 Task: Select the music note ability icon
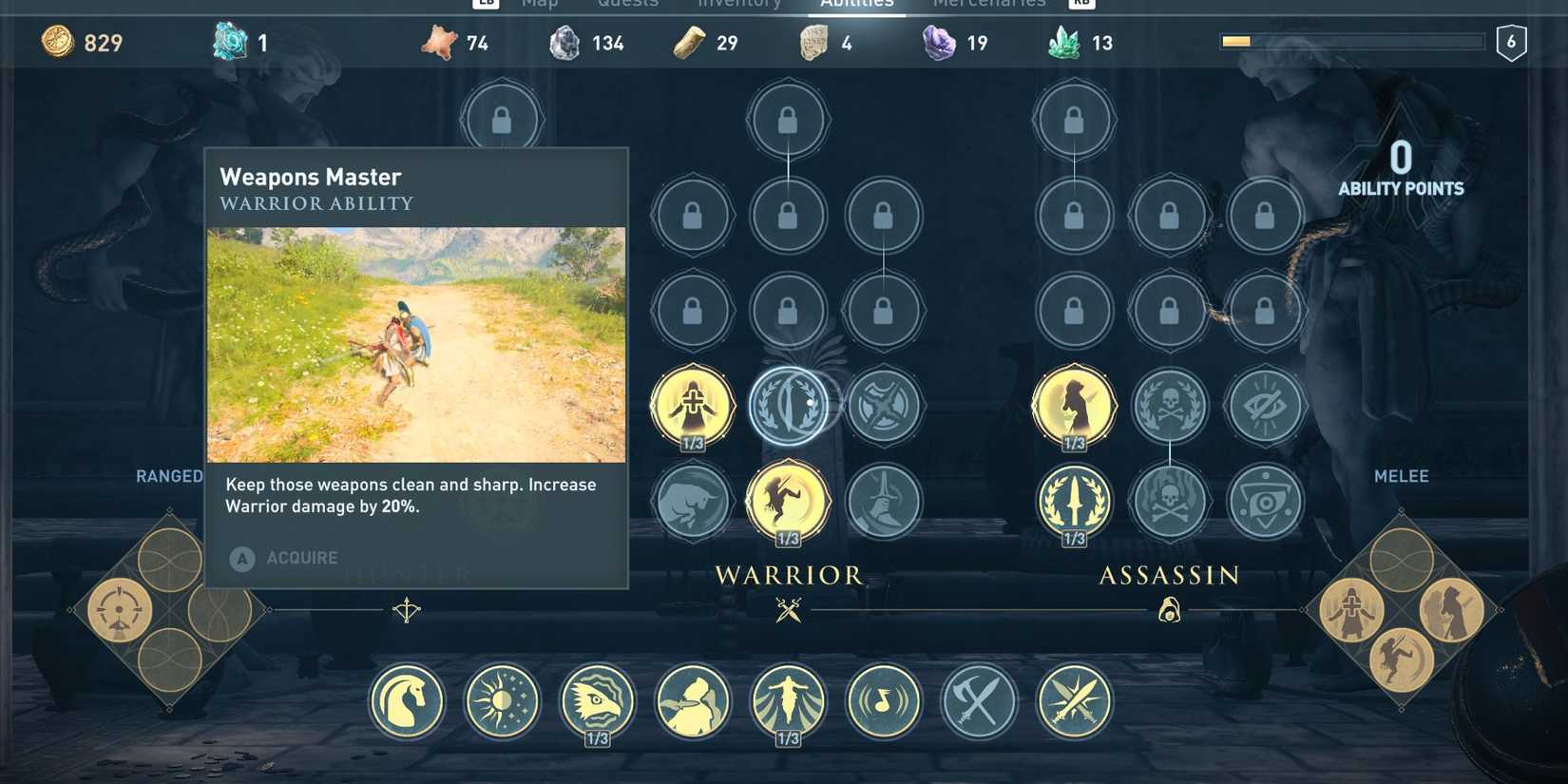point(884,701)
